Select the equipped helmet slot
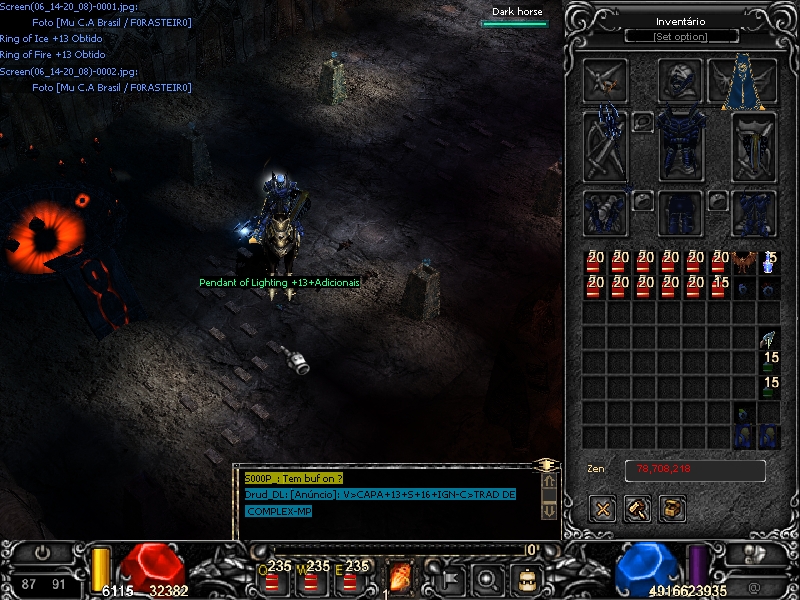 [680, 80]
